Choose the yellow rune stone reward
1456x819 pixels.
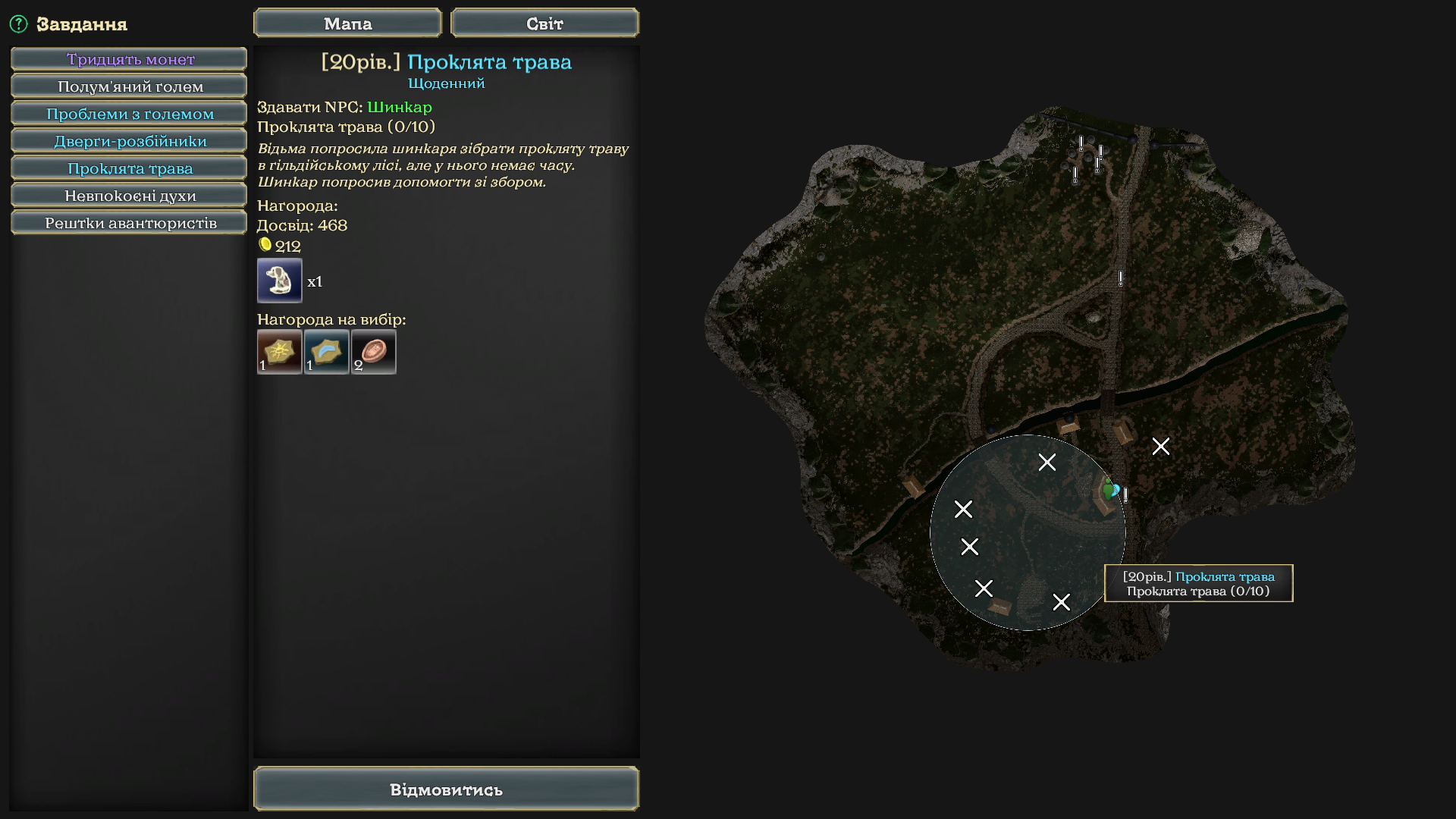pos(280,352)
